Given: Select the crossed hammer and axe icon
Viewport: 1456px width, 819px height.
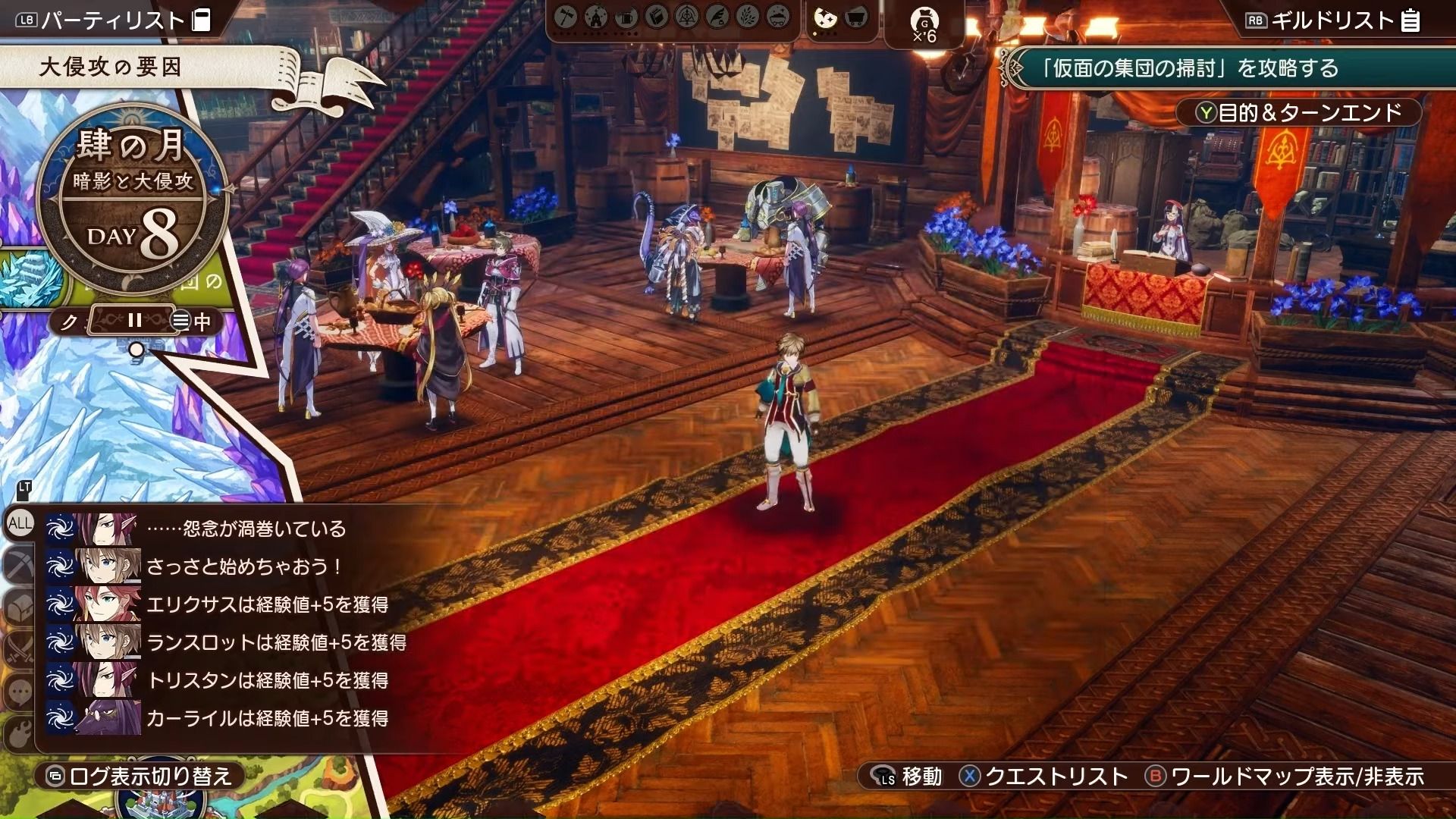Looking at the screenshot, I should coord(566,17).
